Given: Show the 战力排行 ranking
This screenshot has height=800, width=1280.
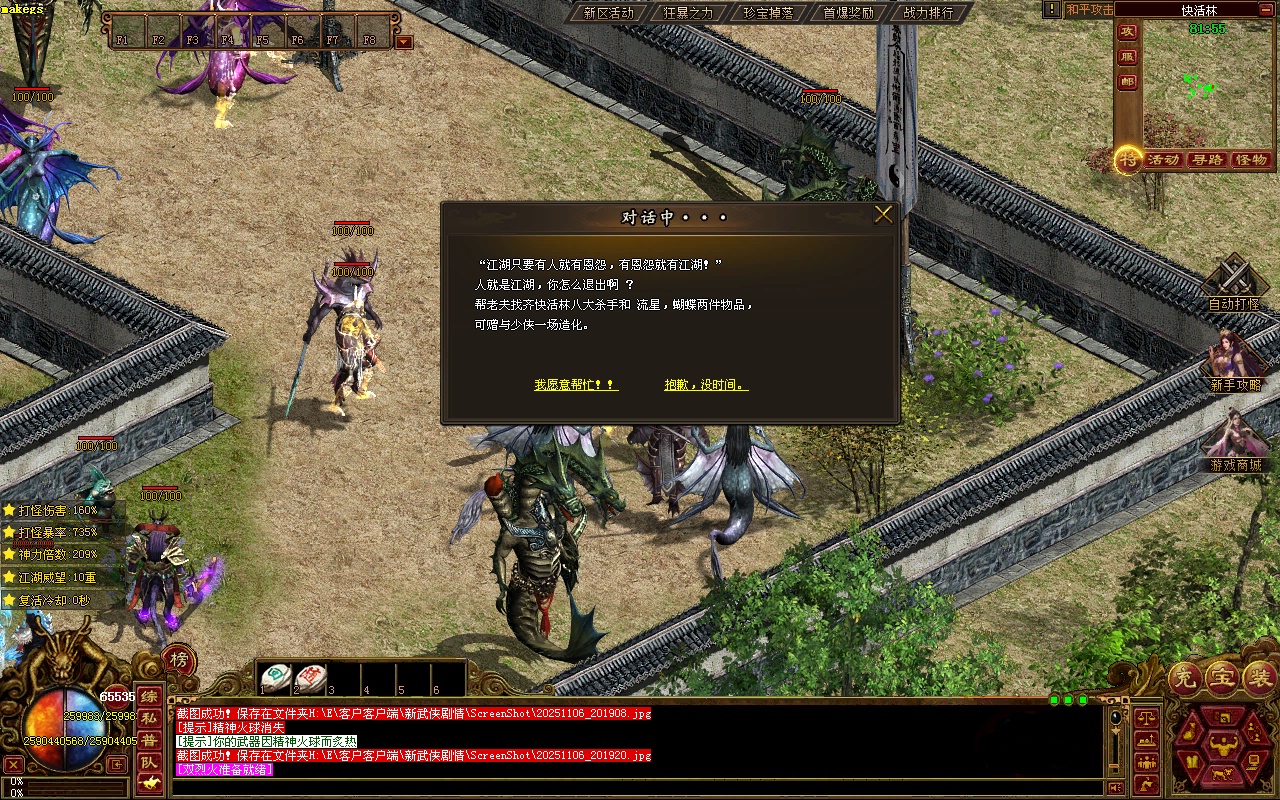Looking at the screenshot, I should coord(928,13).
